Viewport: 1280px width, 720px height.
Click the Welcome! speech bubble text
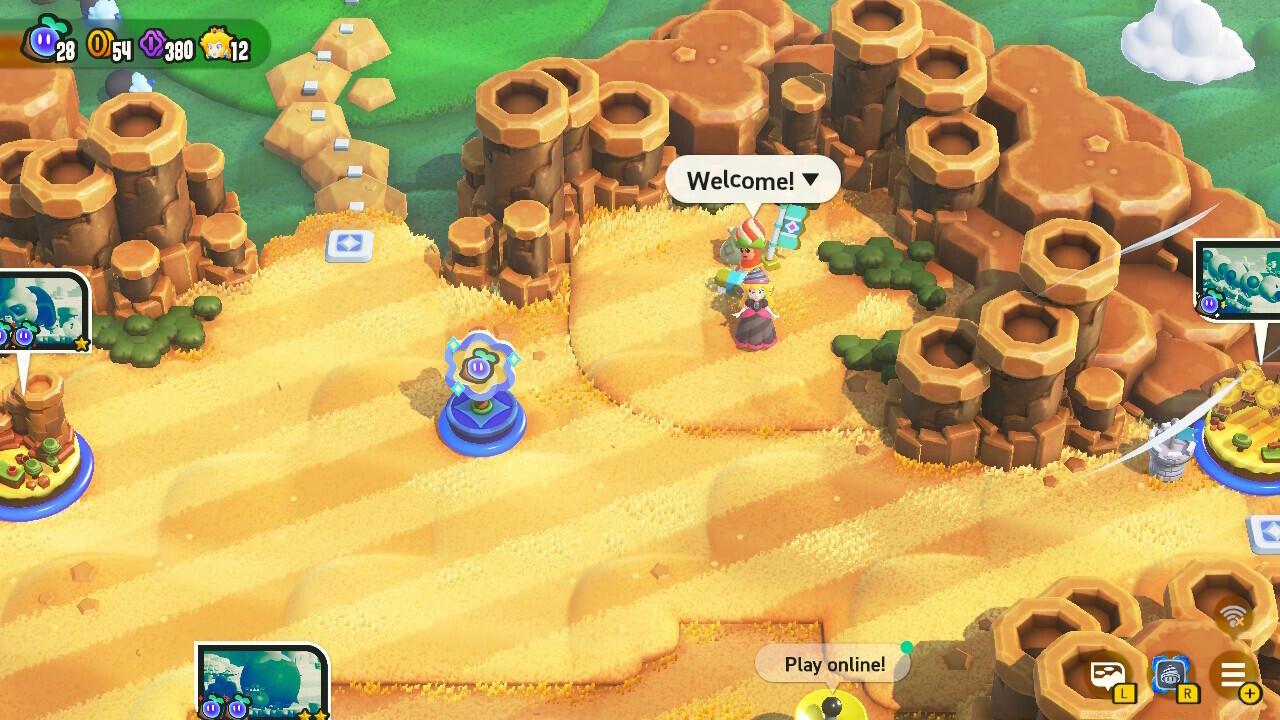(x=738, y=180)
